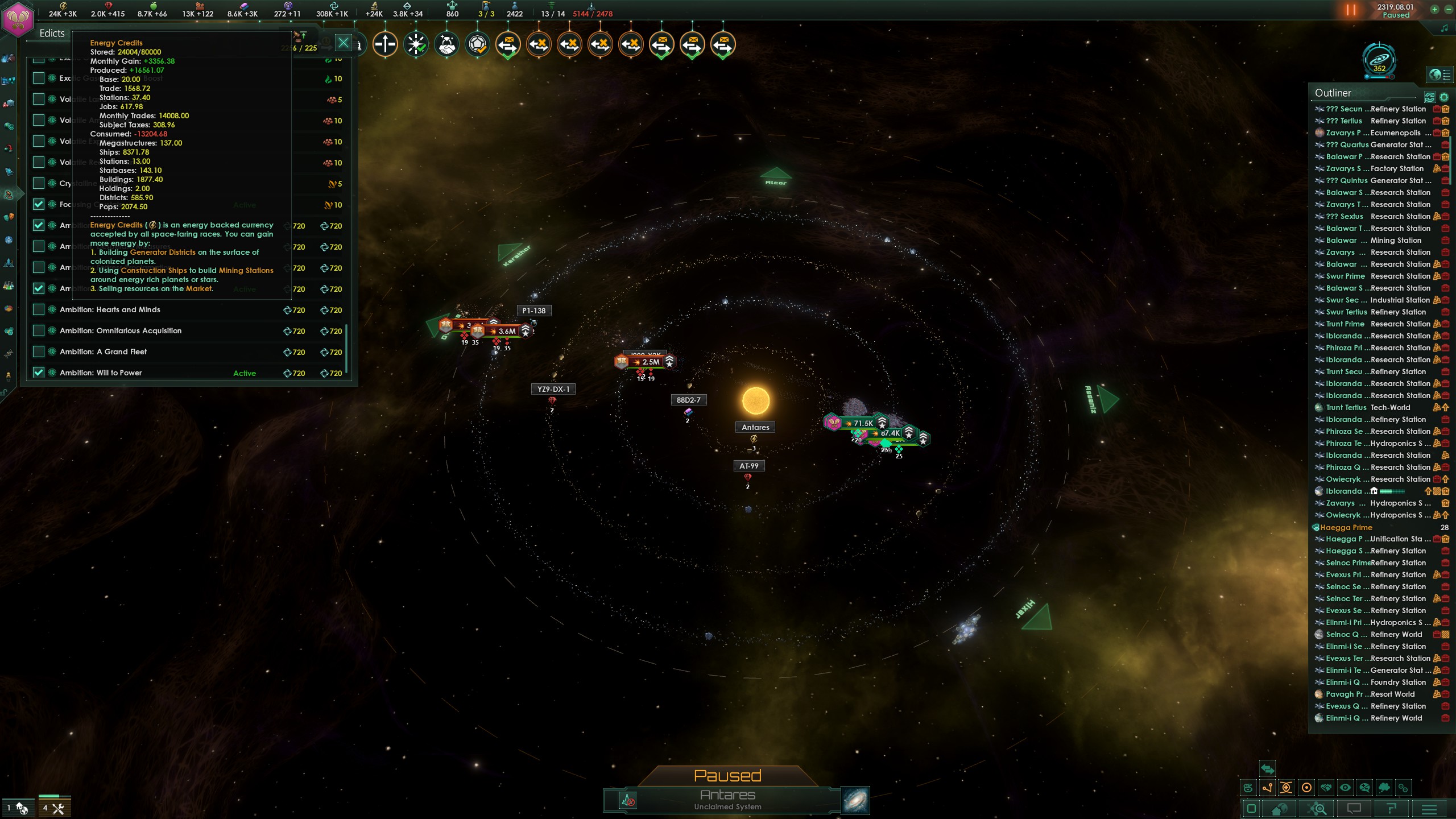The image size is (1456, 819).
Task: Enable the Ambition: Hearts and Minds checkbox
Action: tap(39, 309)
